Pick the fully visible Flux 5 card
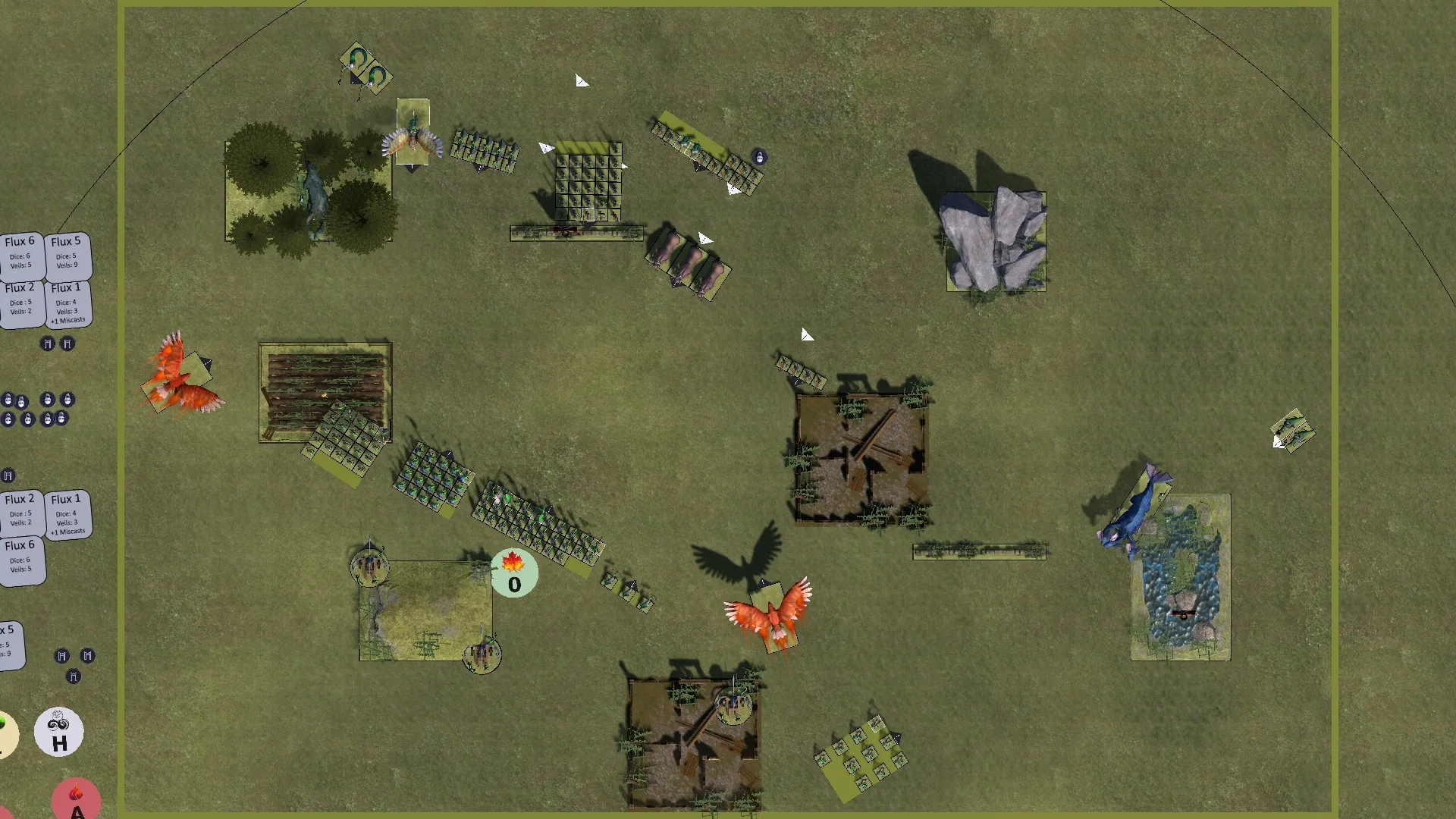Viewport: 1456px width, 819px height. (x=67, y=255)
